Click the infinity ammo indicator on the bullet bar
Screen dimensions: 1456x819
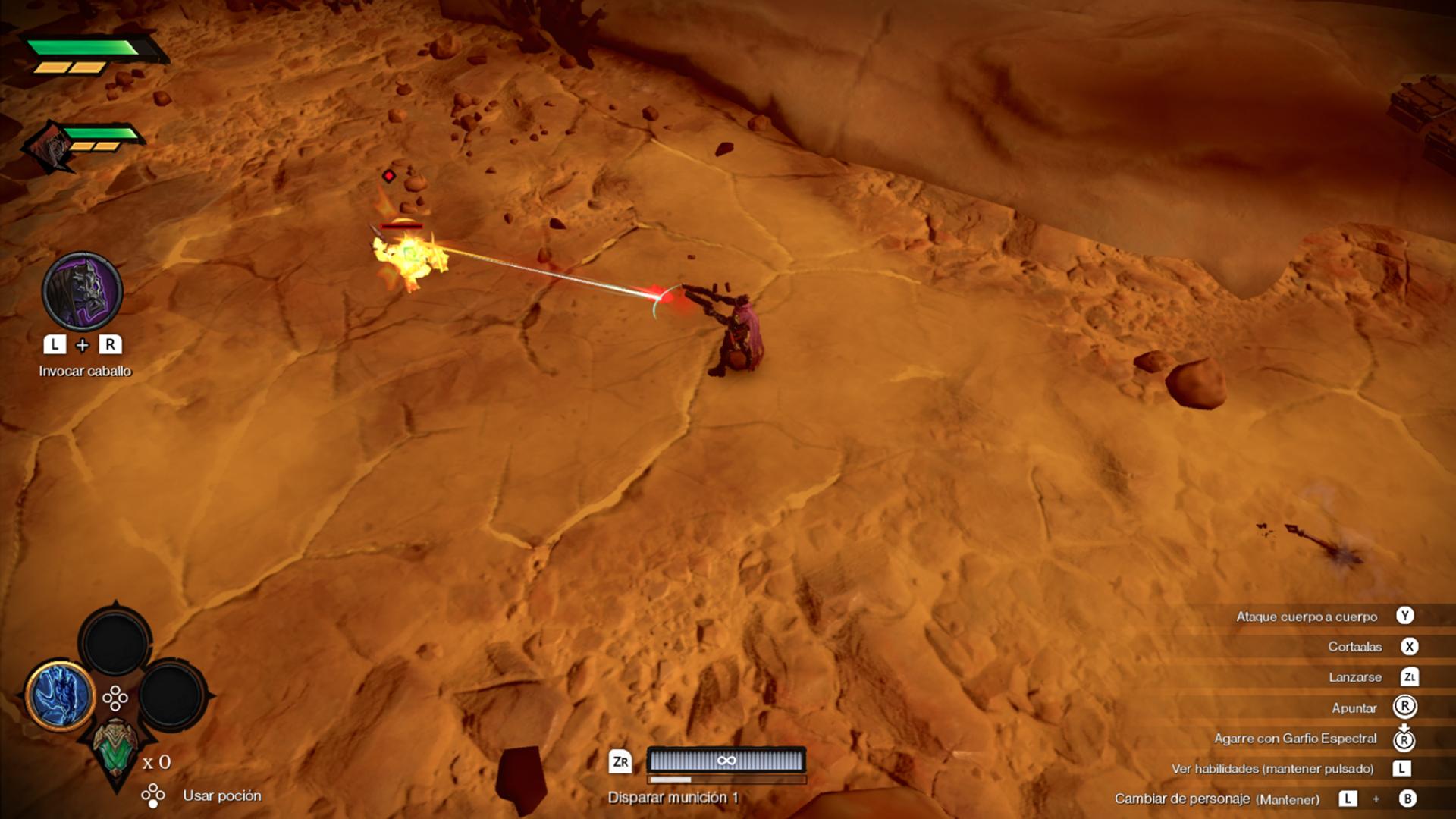click(x=726, y=761)
